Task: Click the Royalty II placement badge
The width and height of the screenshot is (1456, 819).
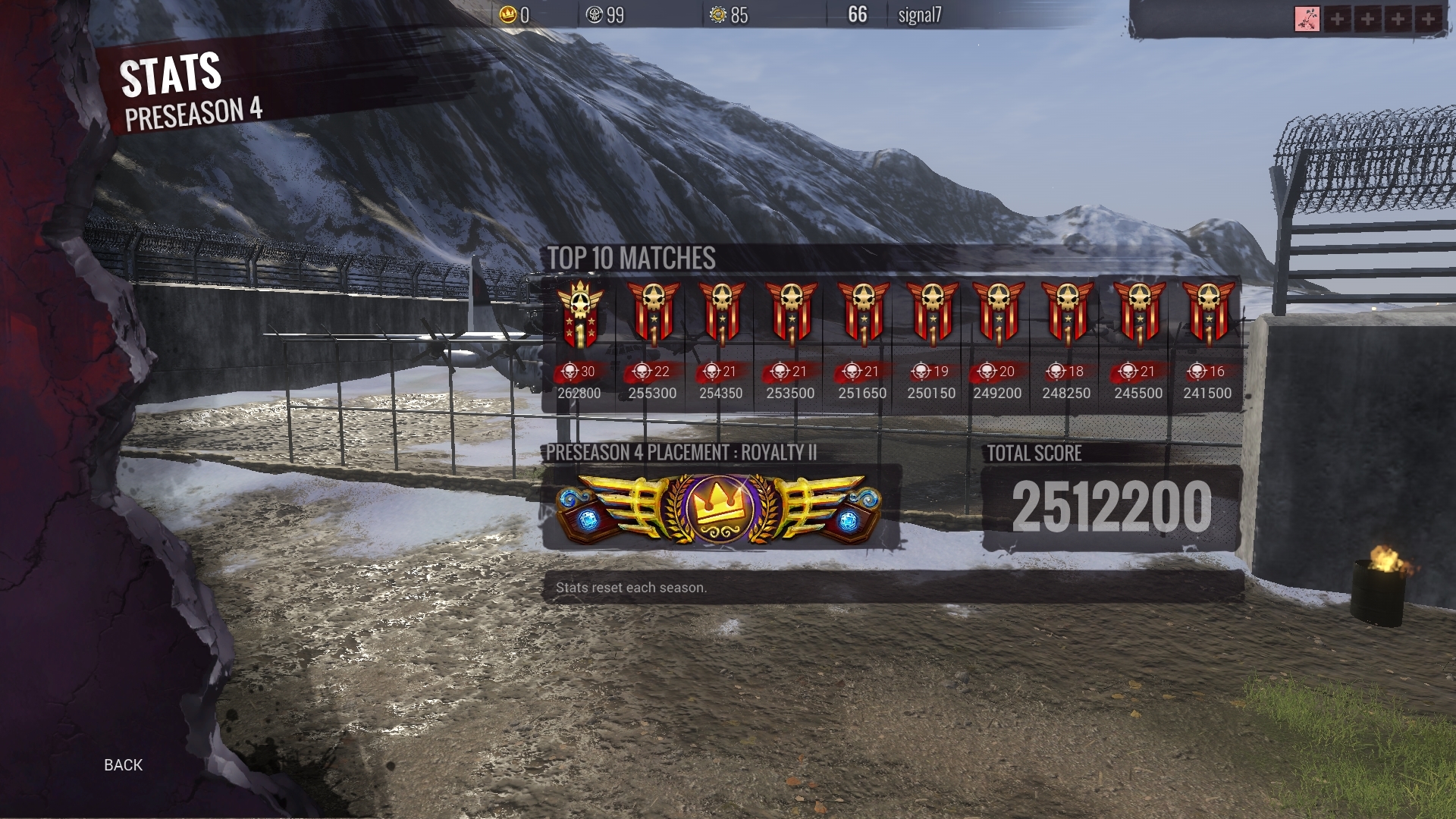Action: click(x=718, y=507)
